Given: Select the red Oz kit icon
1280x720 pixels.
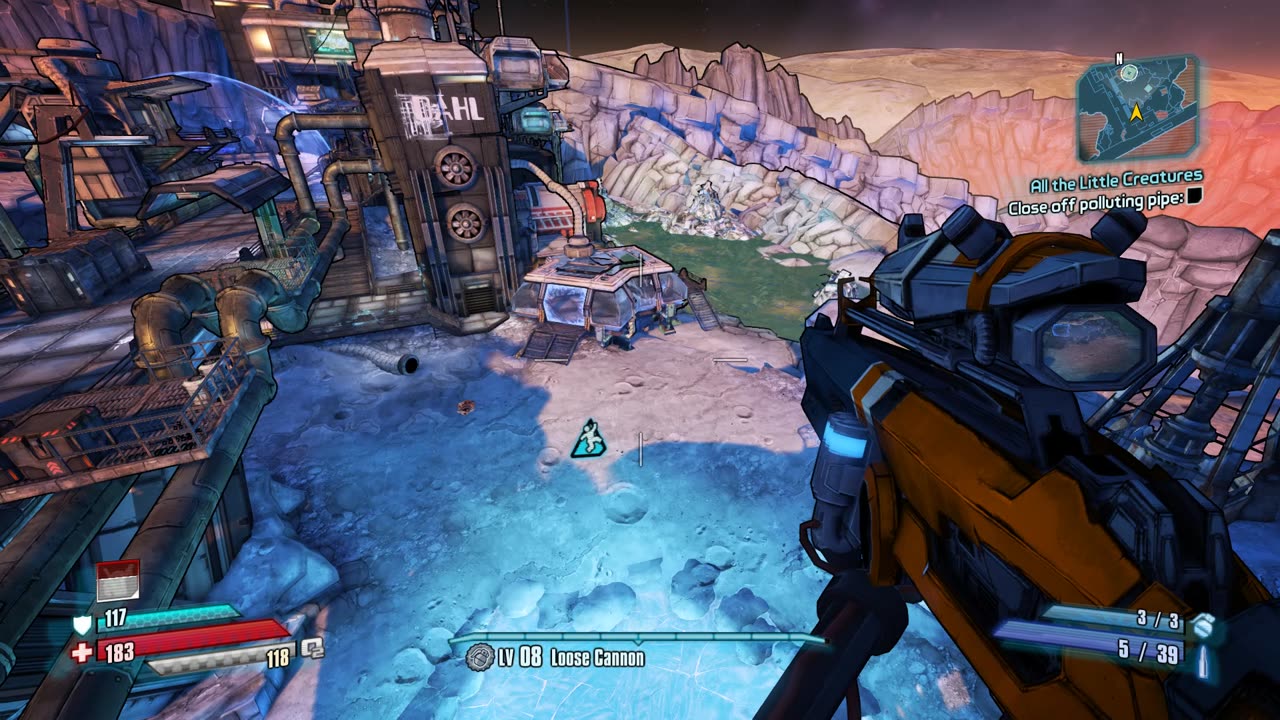Looking at the screenshot, I should (x=117, y=581).
